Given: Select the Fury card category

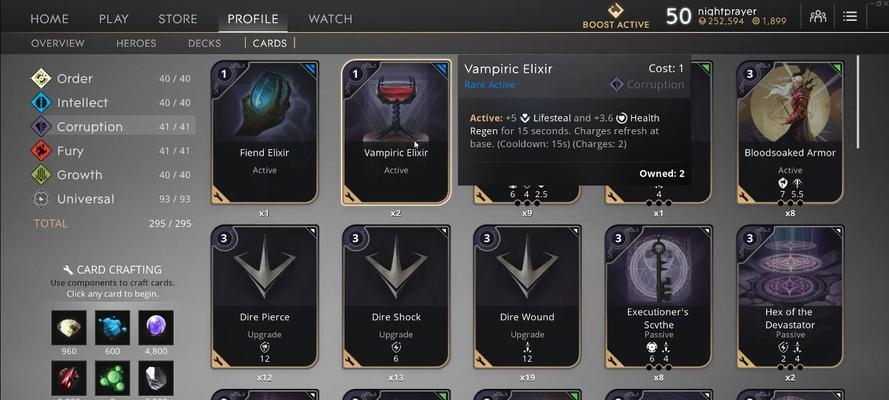Looking at the screenshot, I should (72, 151).
